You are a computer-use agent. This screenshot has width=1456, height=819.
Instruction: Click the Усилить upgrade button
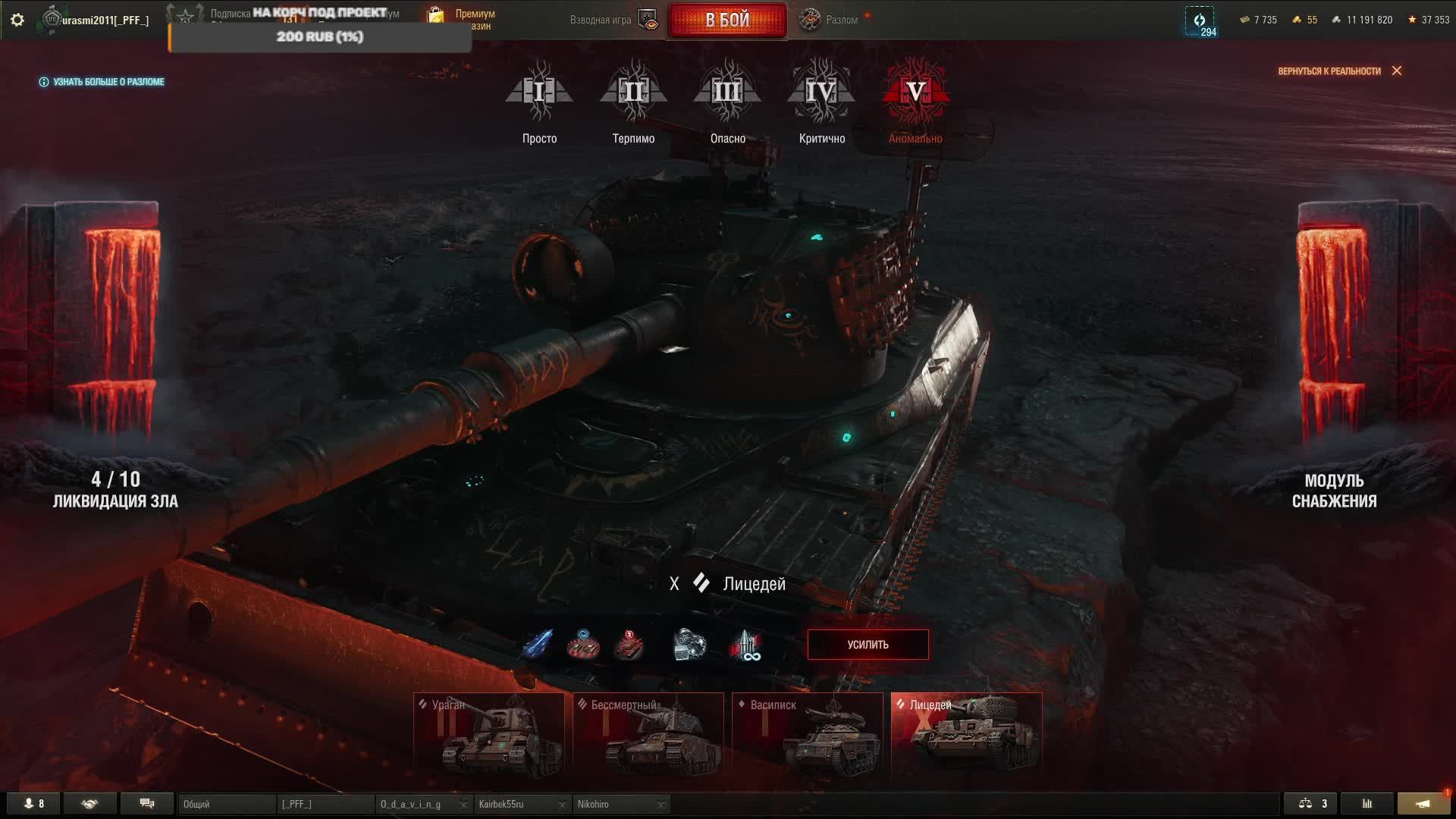click(868, 645)
